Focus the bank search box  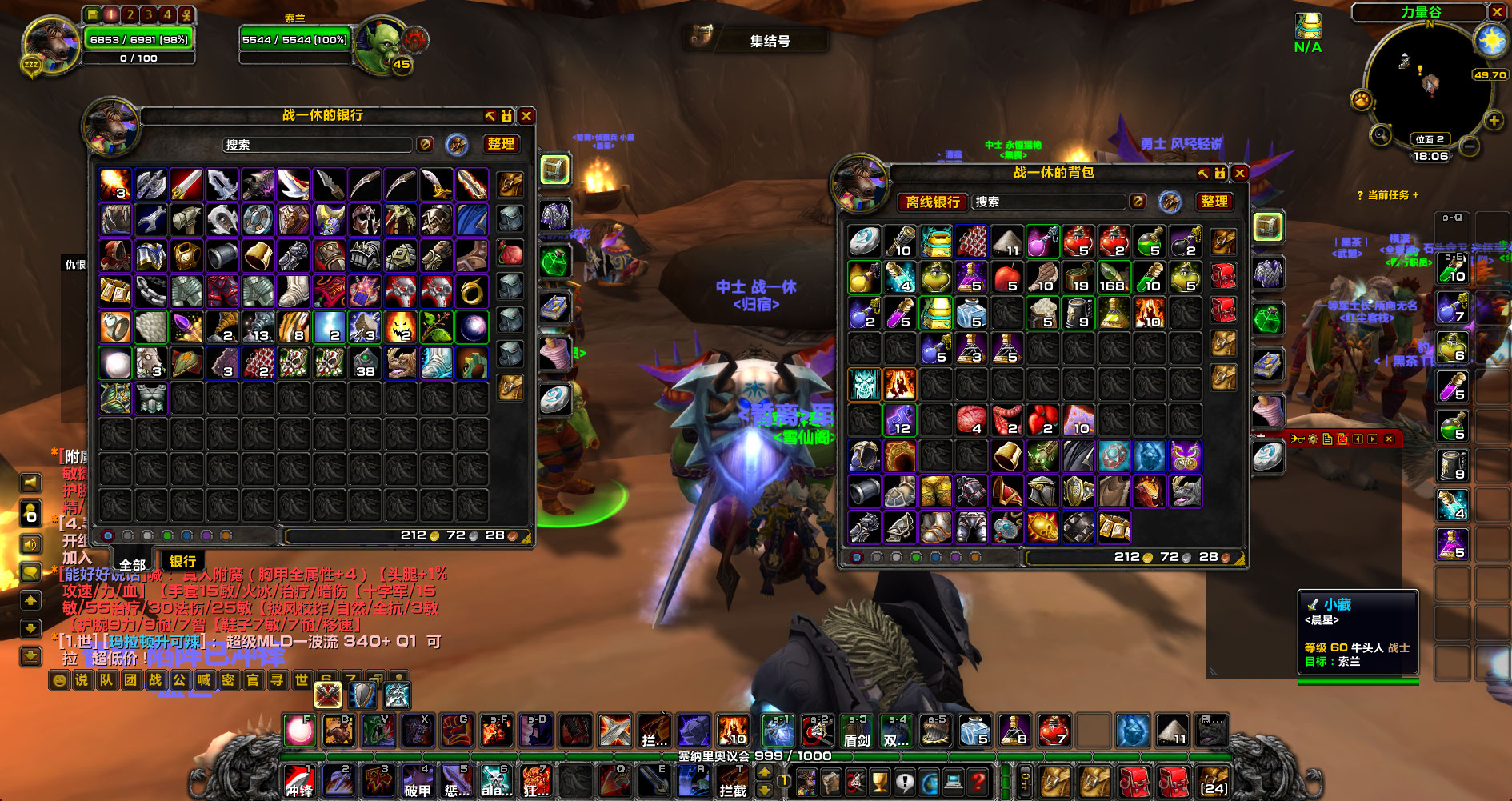[x=317, y=145]
